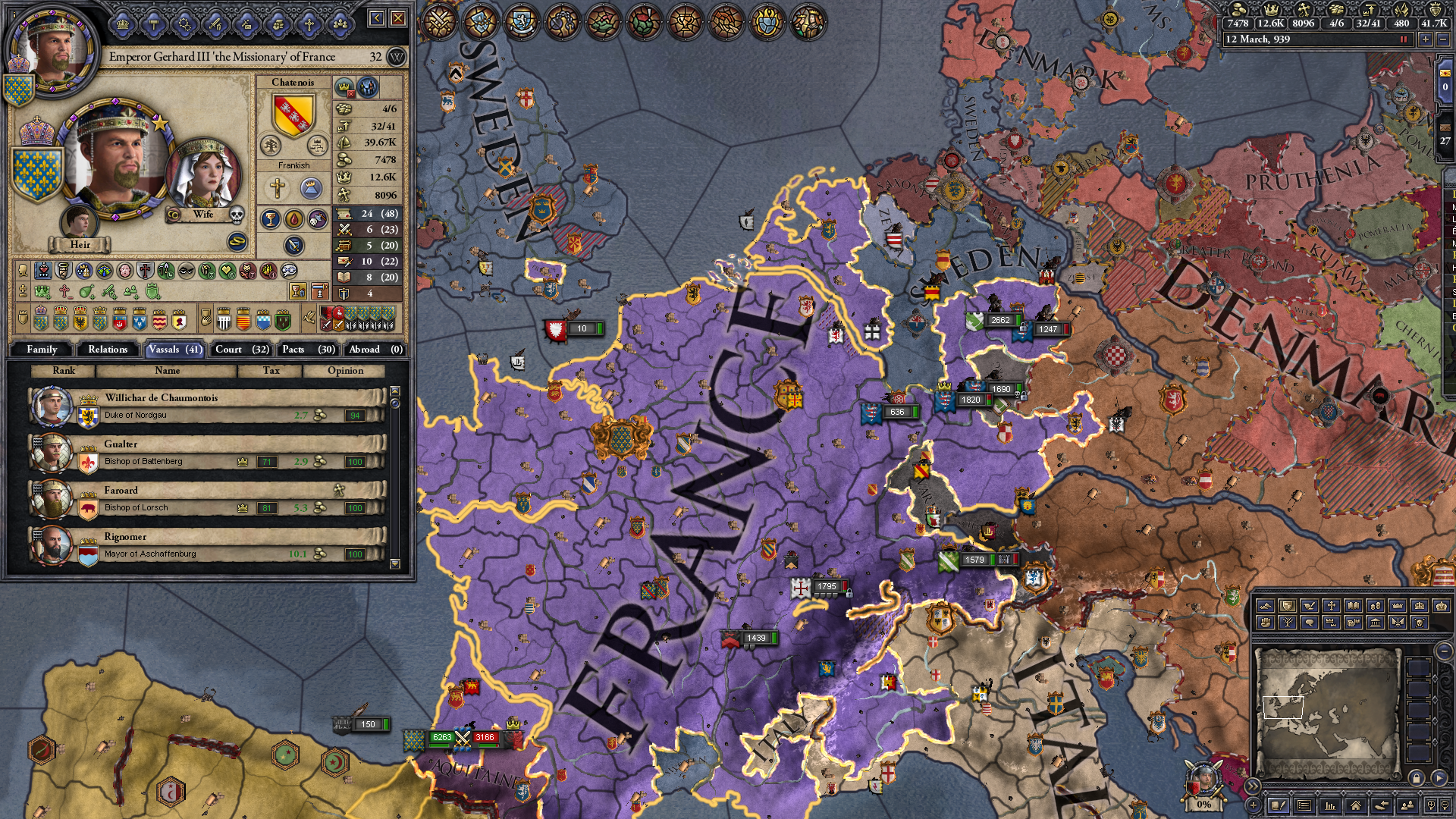Sort vassals by the Opinion column header
This screenshot has width=1456, height=819.
(346, 371)
